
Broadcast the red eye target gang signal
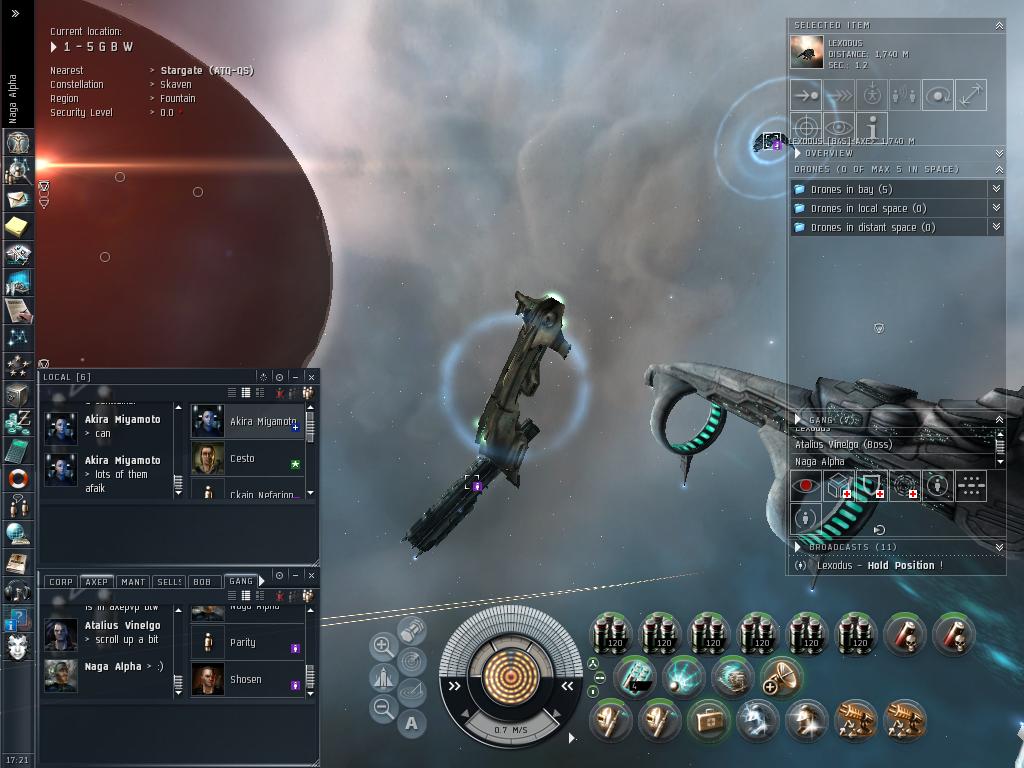click(x=805, y=486)
